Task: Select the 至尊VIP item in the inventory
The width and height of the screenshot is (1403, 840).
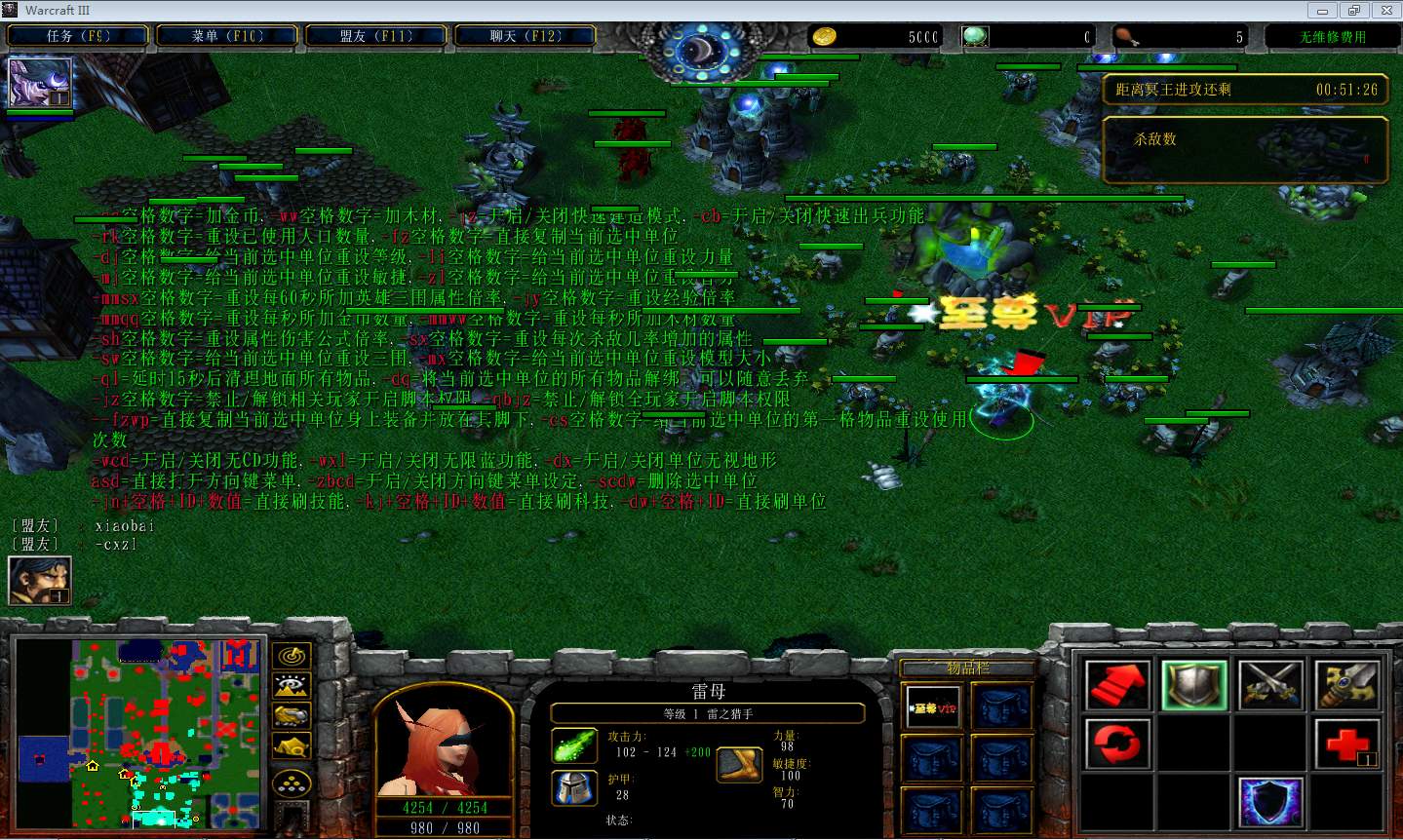Action: [933, 707]
